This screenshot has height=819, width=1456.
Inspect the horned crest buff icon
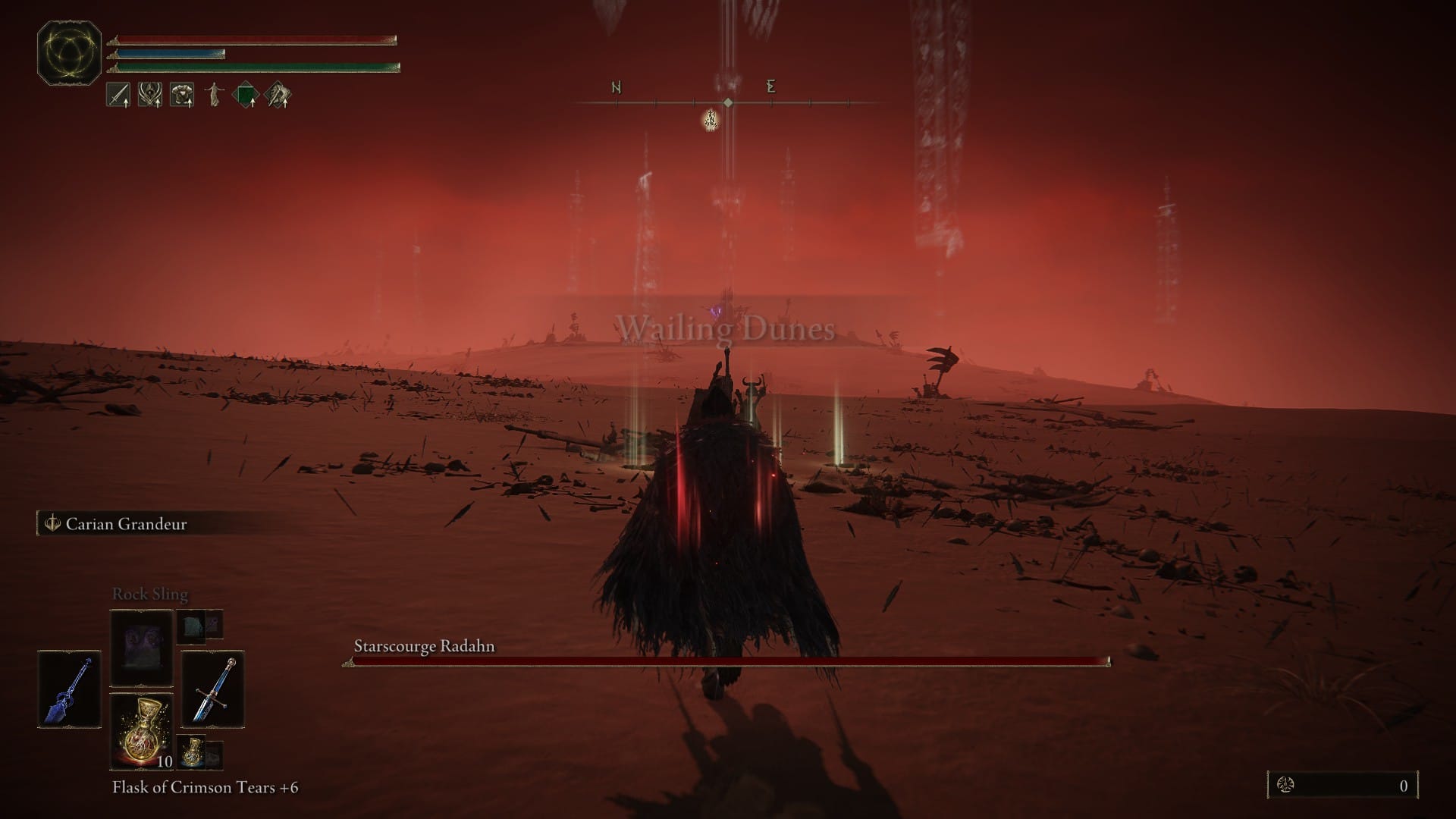(x=149, y=96)
